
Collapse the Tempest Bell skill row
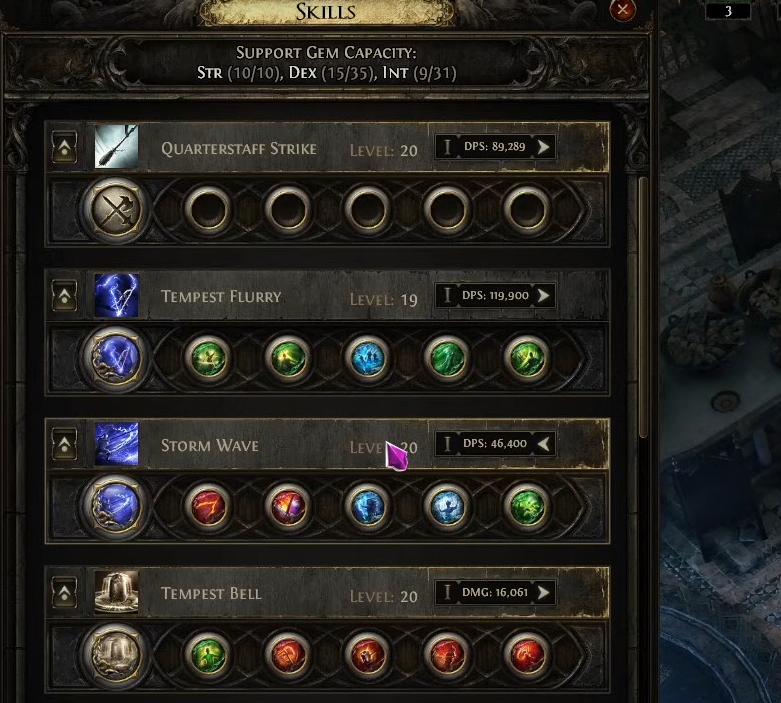[x=64, y=593]
